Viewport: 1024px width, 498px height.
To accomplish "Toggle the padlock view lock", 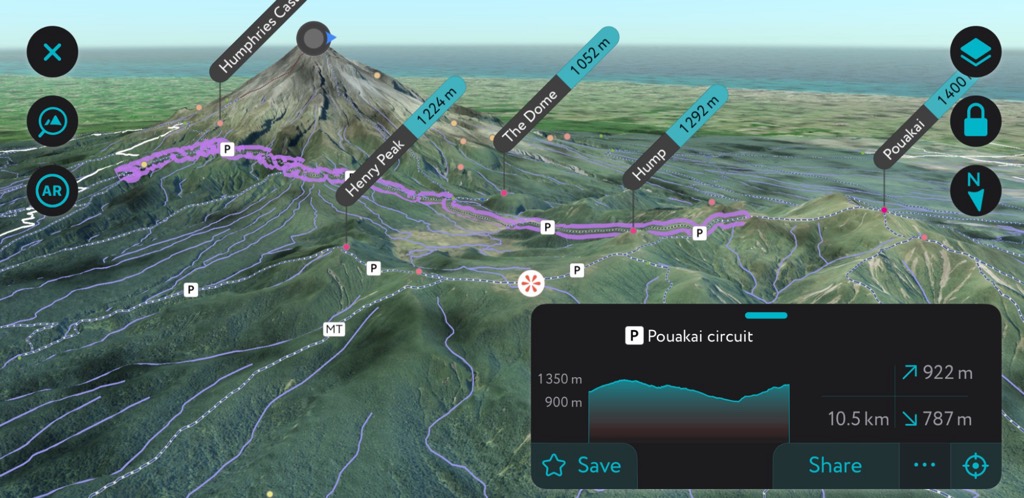I will 975,121.
